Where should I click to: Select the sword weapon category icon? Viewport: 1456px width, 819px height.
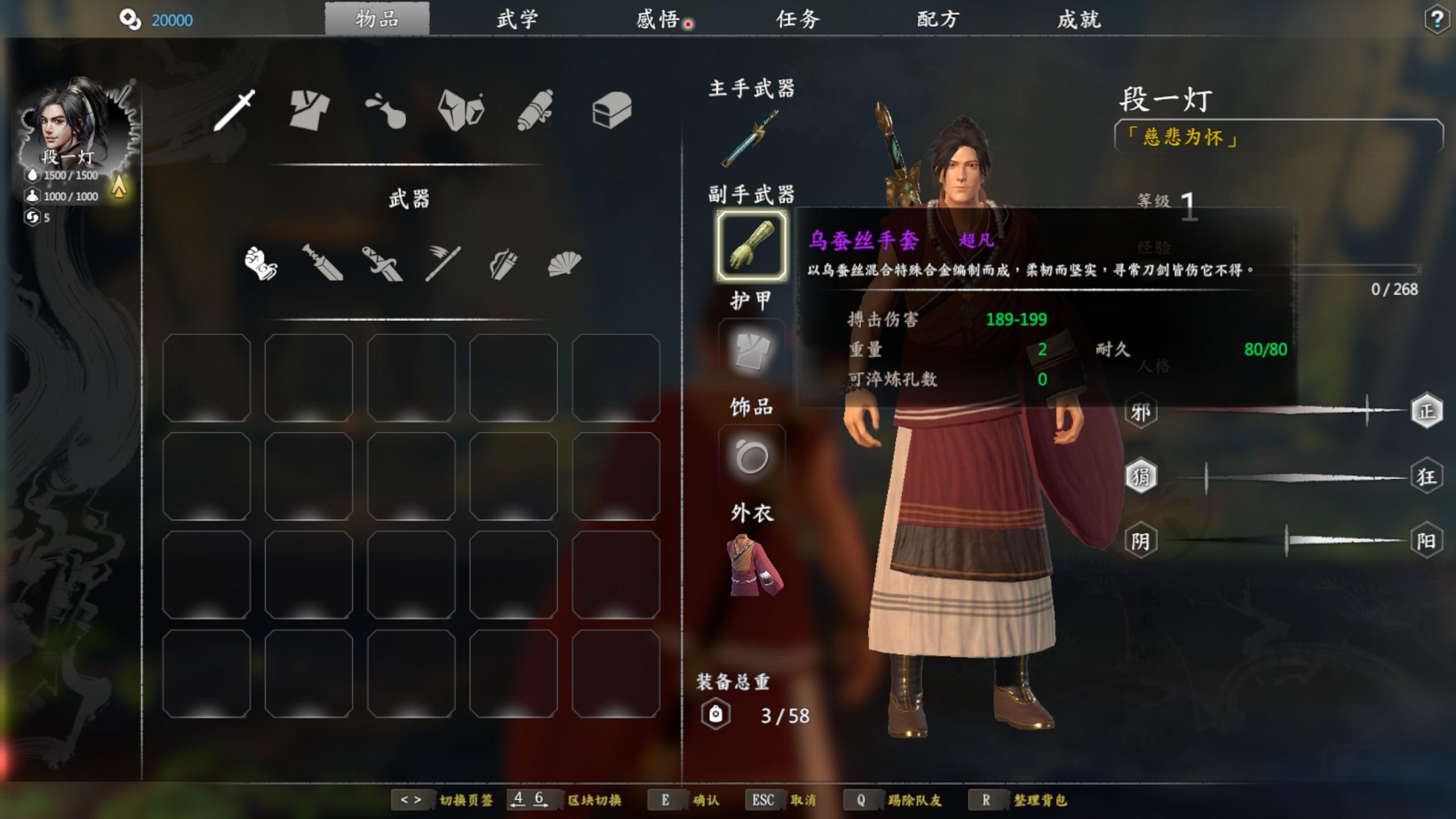coord(235,110)
